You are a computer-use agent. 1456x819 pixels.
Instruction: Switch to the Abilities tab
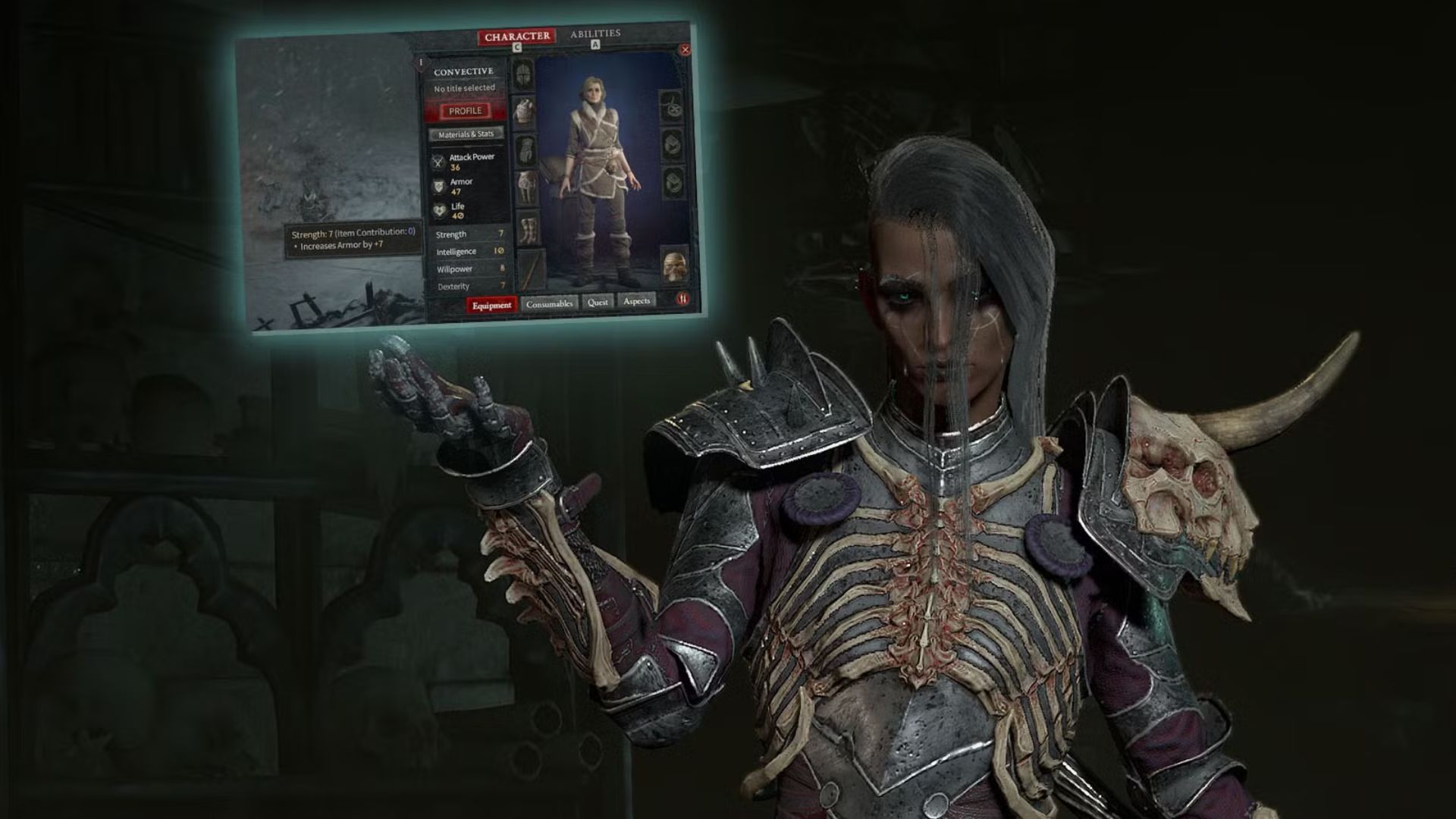coord(595,33)
